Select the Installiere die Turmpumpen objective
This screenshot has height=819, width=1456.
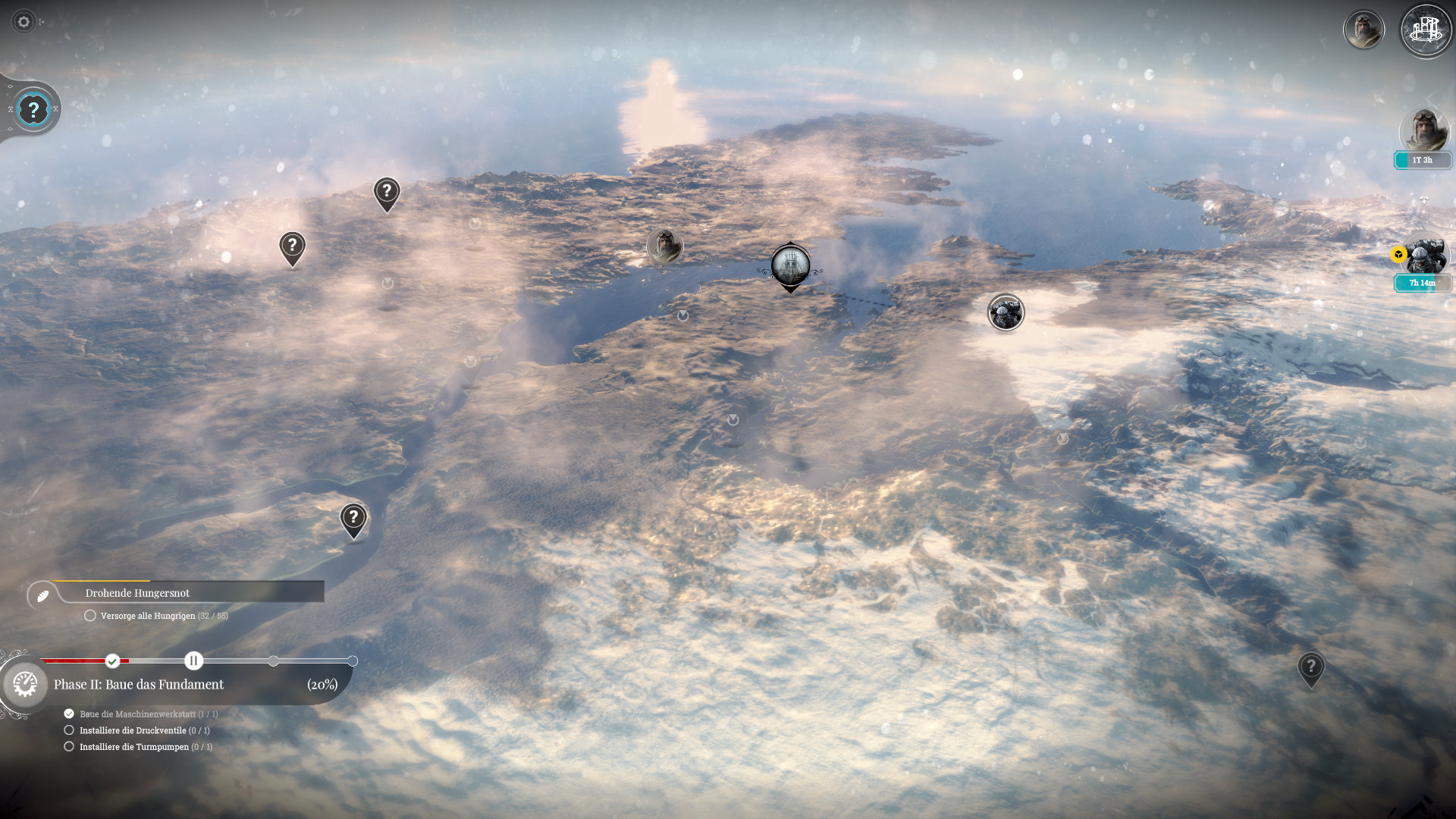point(134,747)
